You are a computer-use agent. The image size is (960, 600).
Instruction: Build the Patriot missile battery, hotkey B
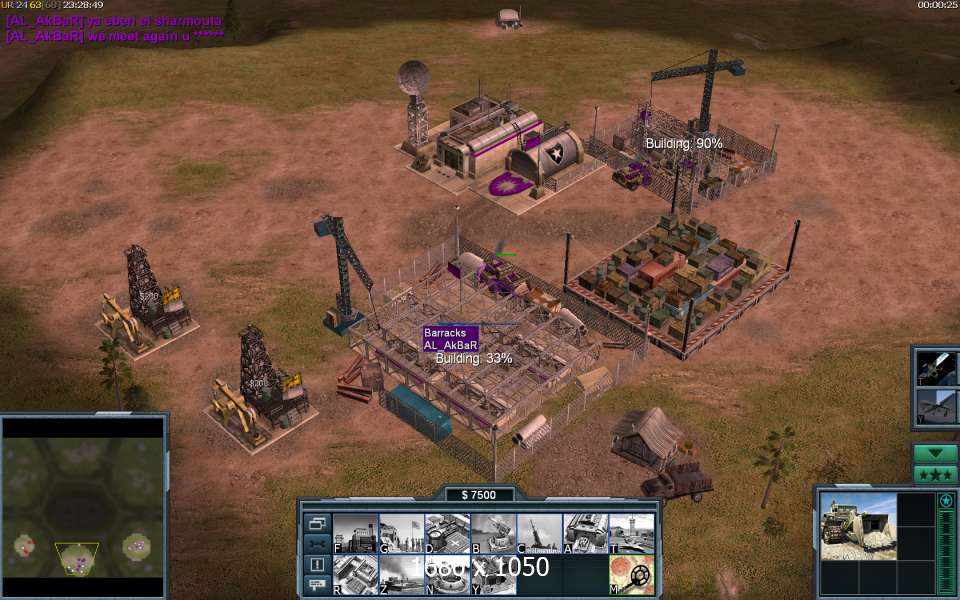[x=493, y=533]
